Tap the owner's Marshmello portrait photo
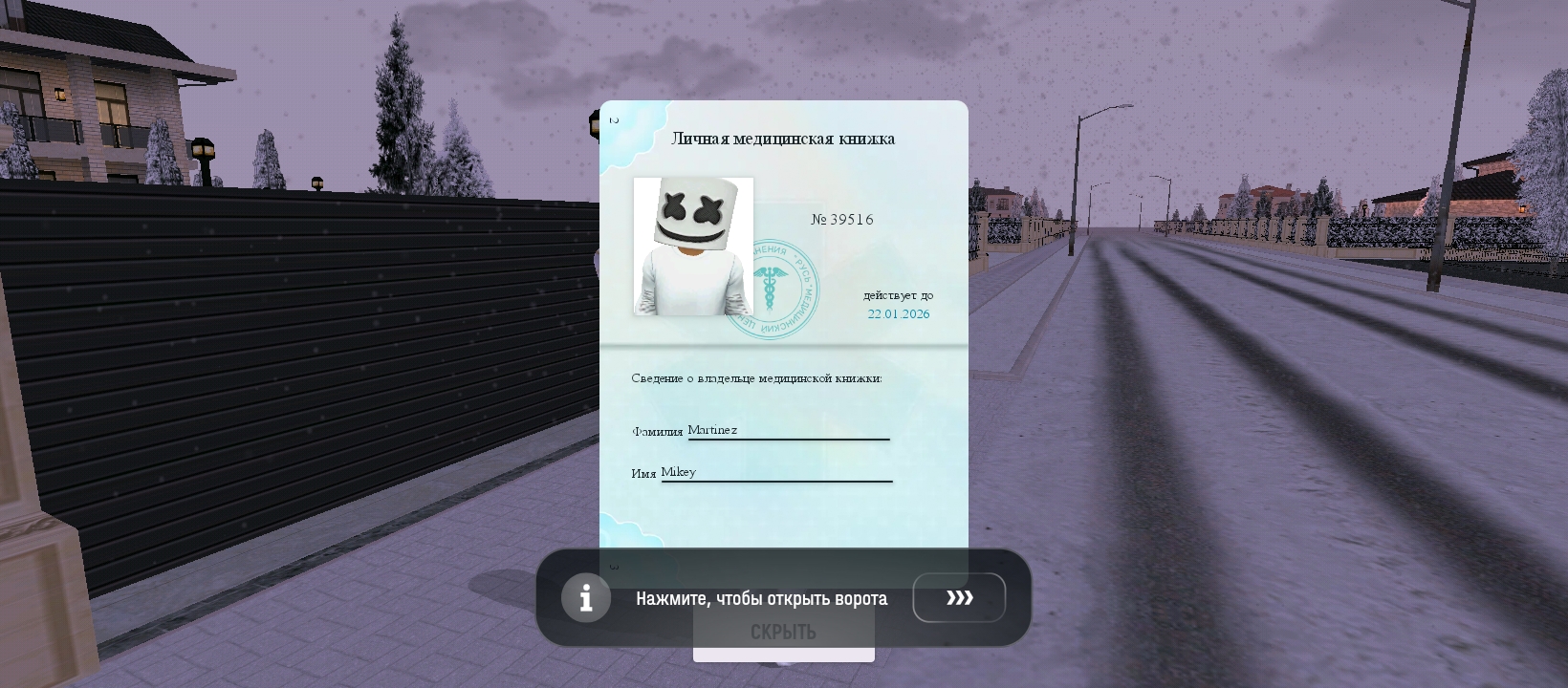The height and width of the screenshot is (688, 1568). click(691, 246)
